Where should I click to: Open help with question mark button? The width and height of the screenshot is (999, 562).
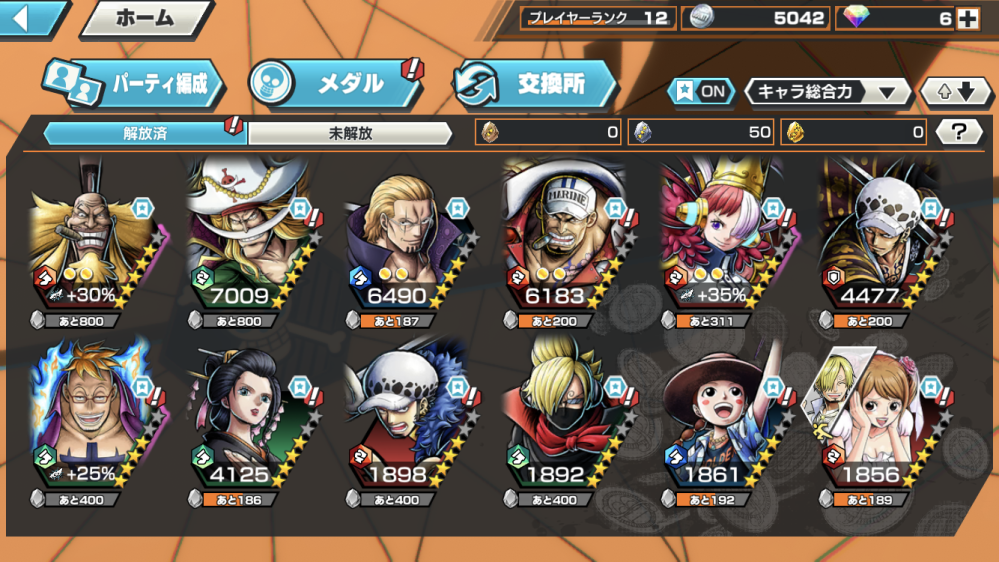(958, 131)
